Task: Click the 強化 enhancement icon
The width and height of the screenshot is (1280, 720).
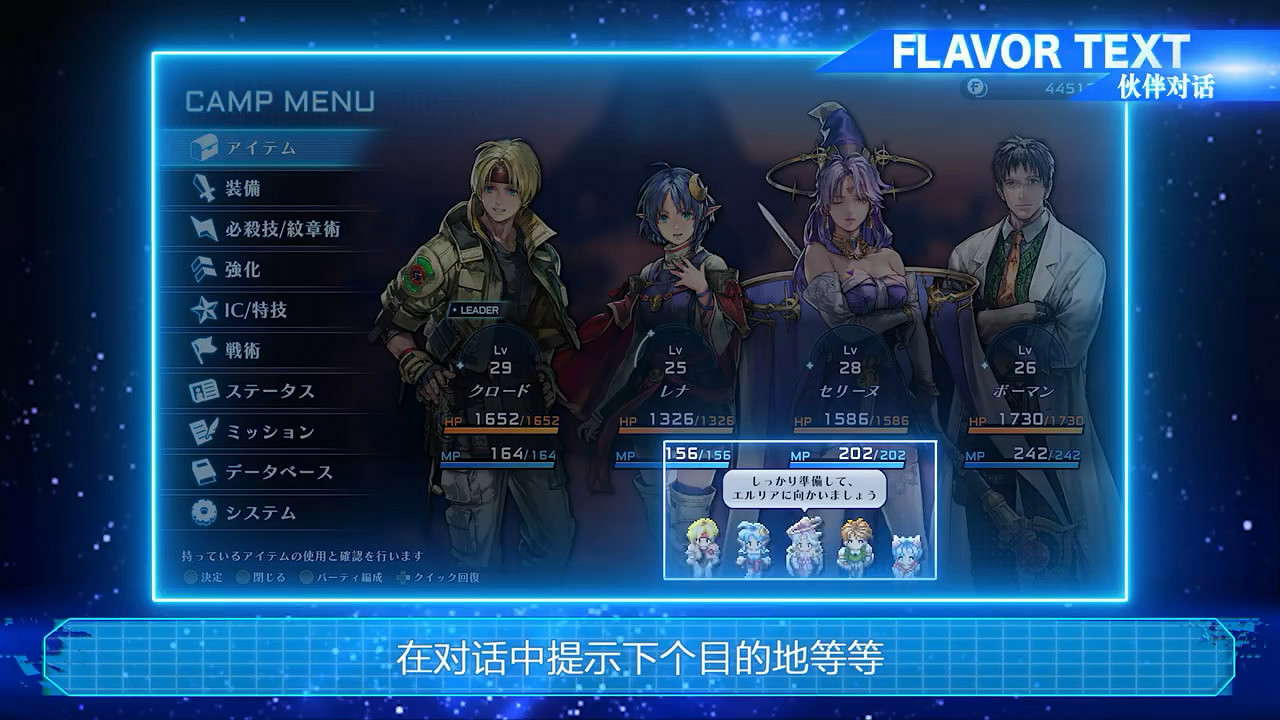Action: [x=205, y=267]
